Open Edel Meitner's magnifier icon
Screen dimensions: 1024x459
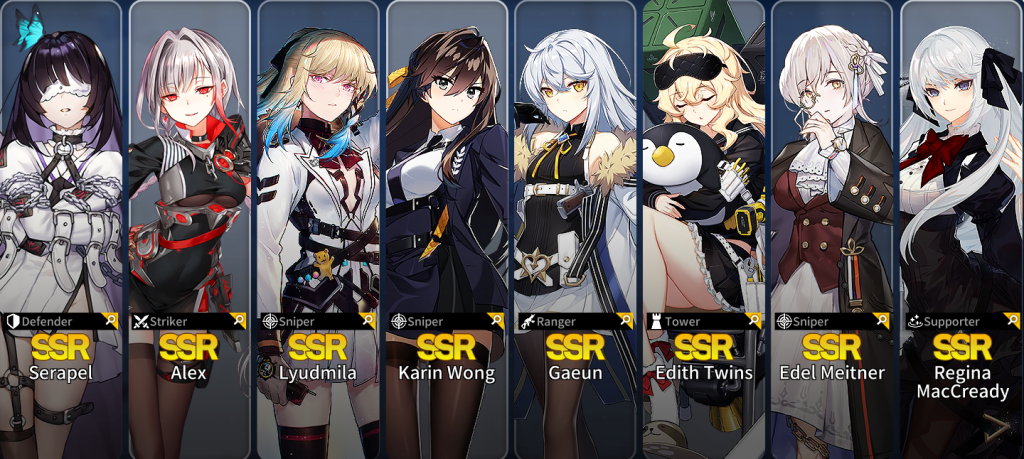tap(883, 321)
